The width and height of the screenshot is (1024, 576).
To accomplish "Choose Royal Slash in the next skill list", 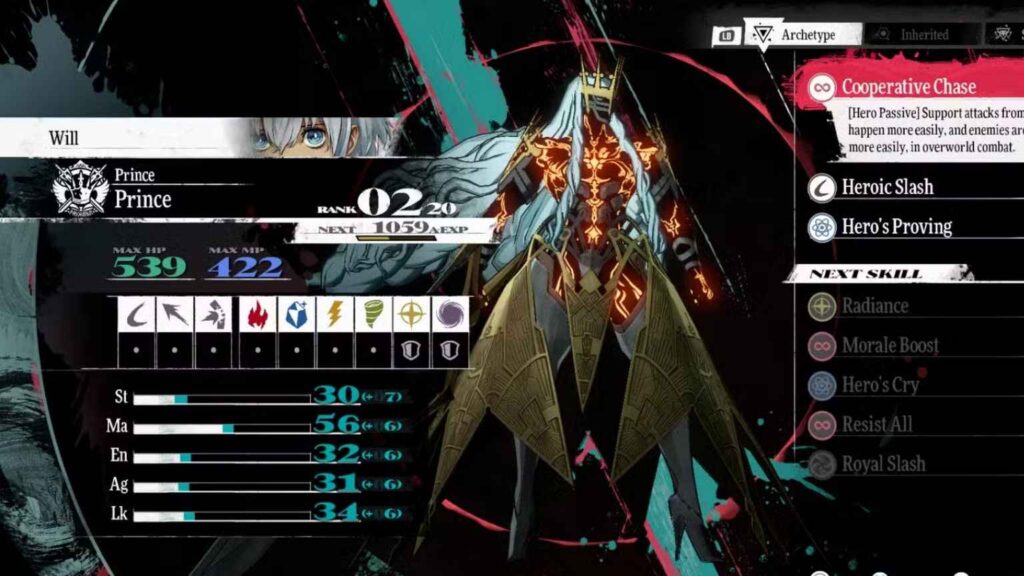I will coord(883,464).
